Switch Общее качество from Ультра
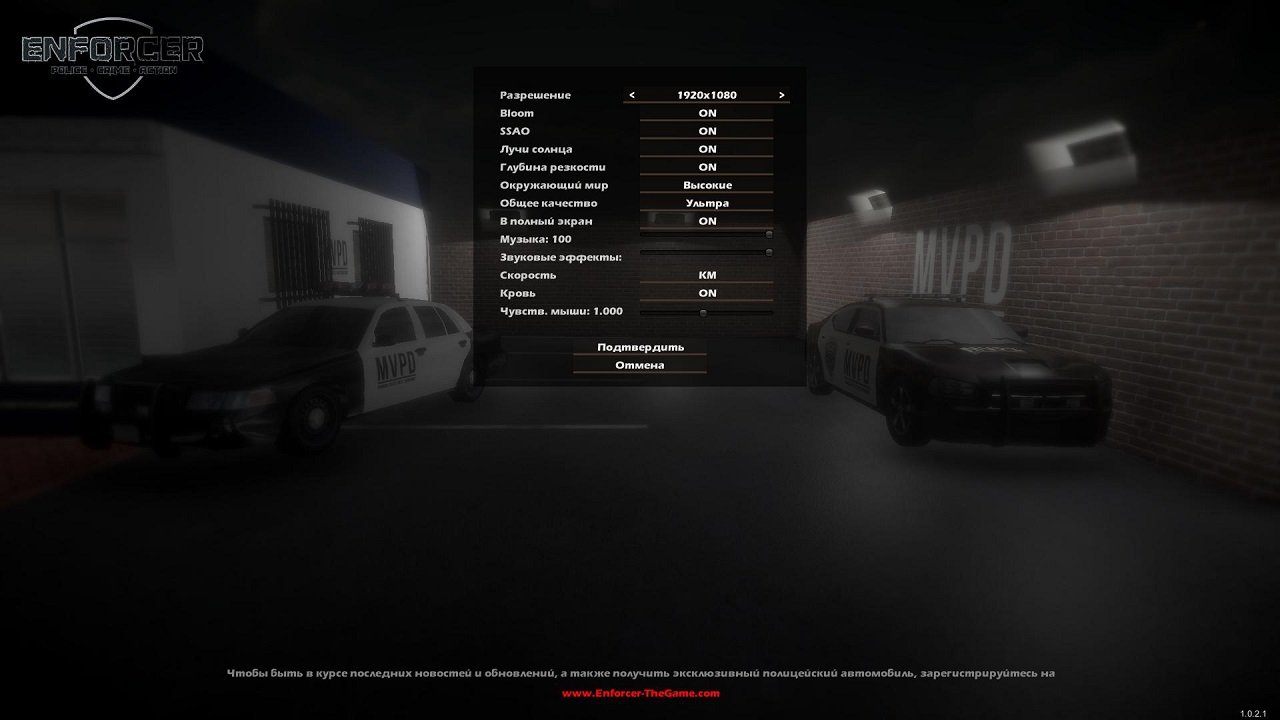Image resolution: width=1280 pixels, height=720 pixels. pos(706,202)
